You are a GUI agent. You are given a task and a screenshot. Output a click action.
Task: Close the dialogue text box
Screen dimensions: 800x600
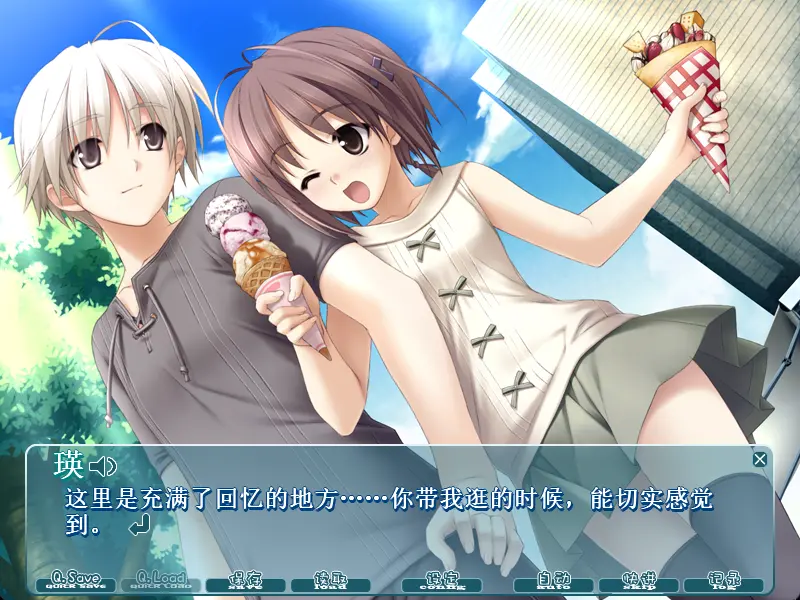(x=760, y=459)
